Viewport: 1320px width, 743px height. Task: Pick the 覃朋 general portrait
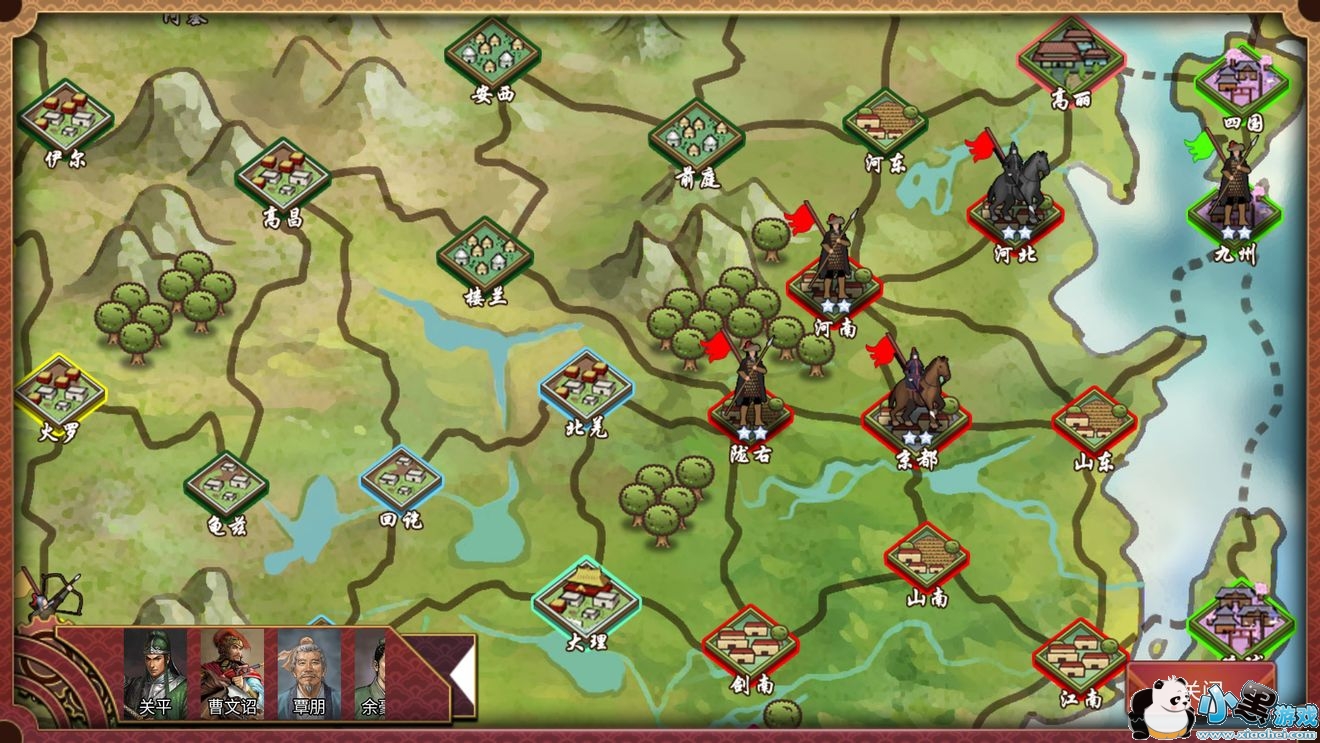(309, 672)
